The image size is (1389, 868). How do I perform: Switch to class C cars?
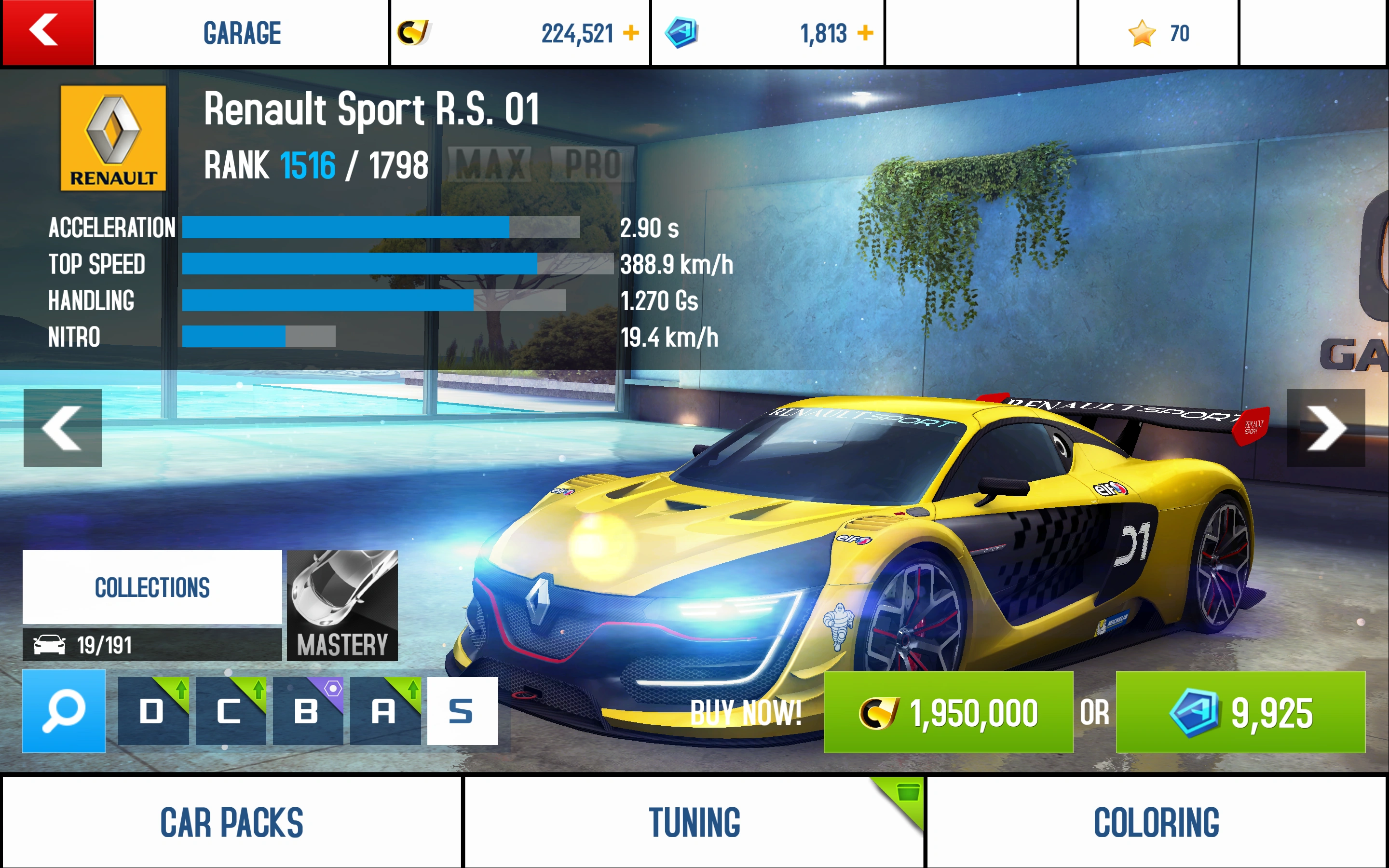(230, 712)
